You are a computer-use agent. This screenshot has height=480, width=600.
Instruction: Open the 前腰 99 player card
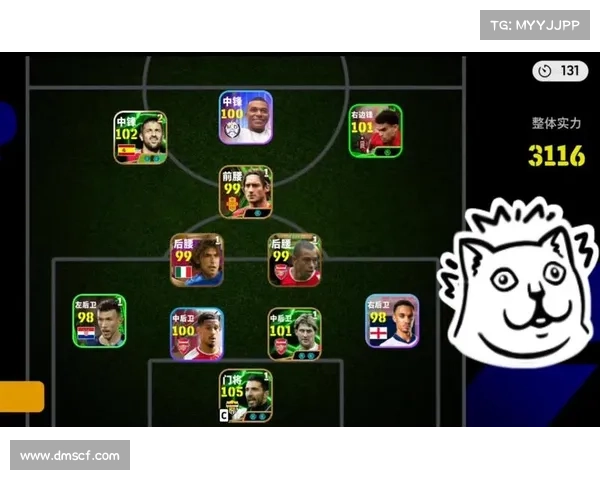coord(246,192)
